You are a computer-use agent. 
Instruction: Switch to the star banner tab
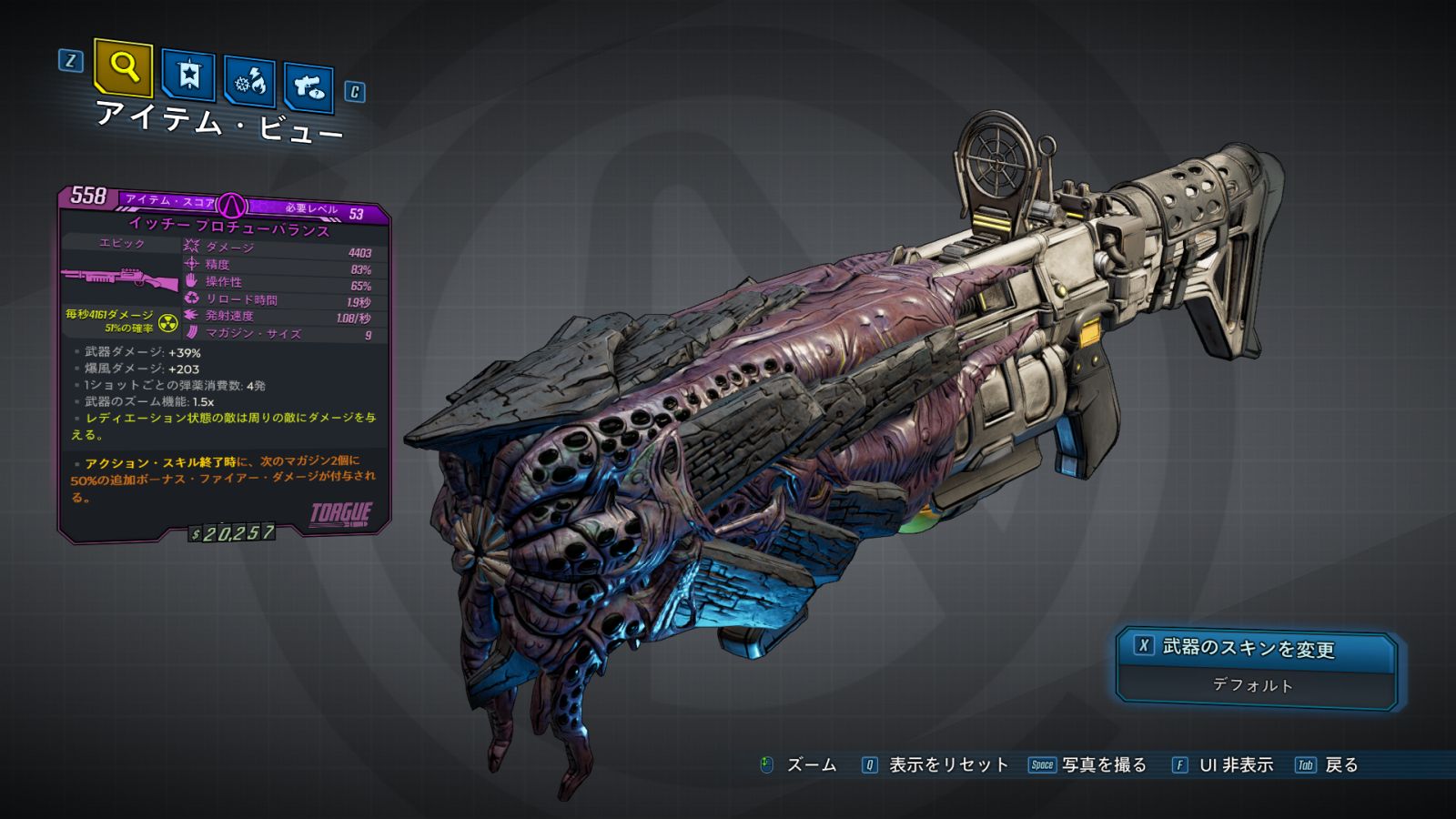coord(188,75)
